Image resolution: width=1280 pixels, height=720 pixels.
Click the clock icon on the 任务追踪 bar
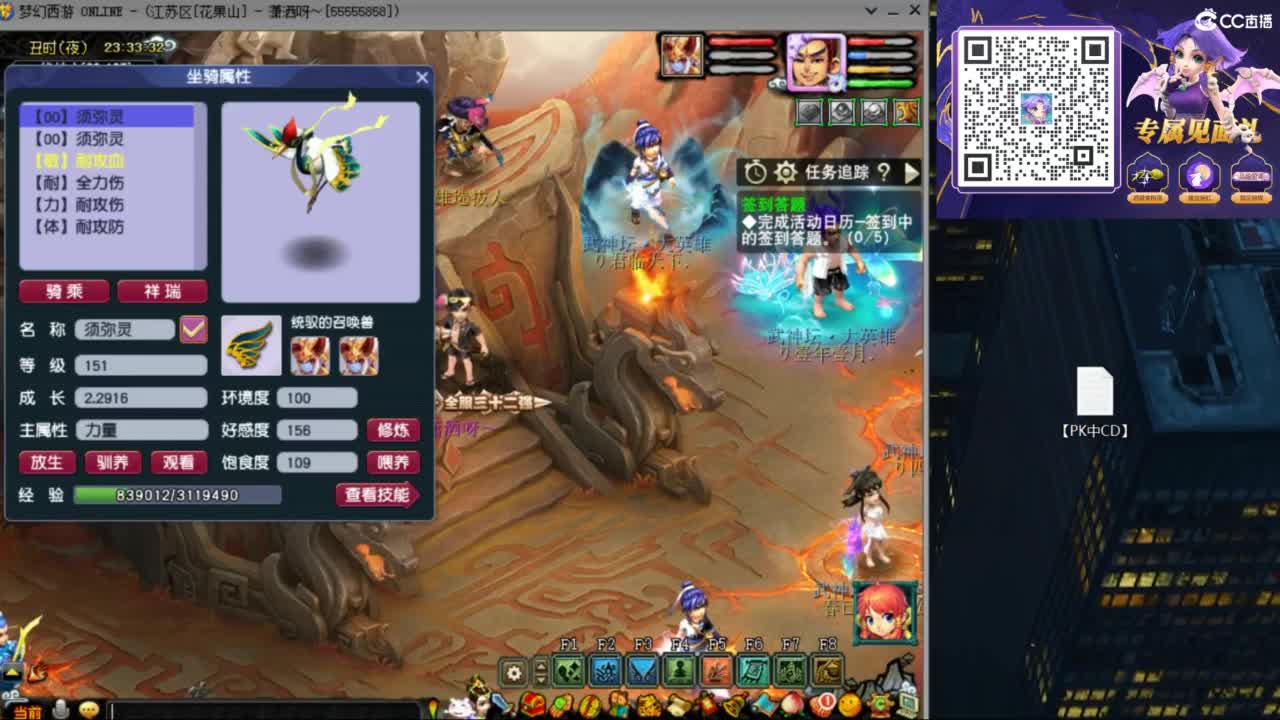coord(756,171)
